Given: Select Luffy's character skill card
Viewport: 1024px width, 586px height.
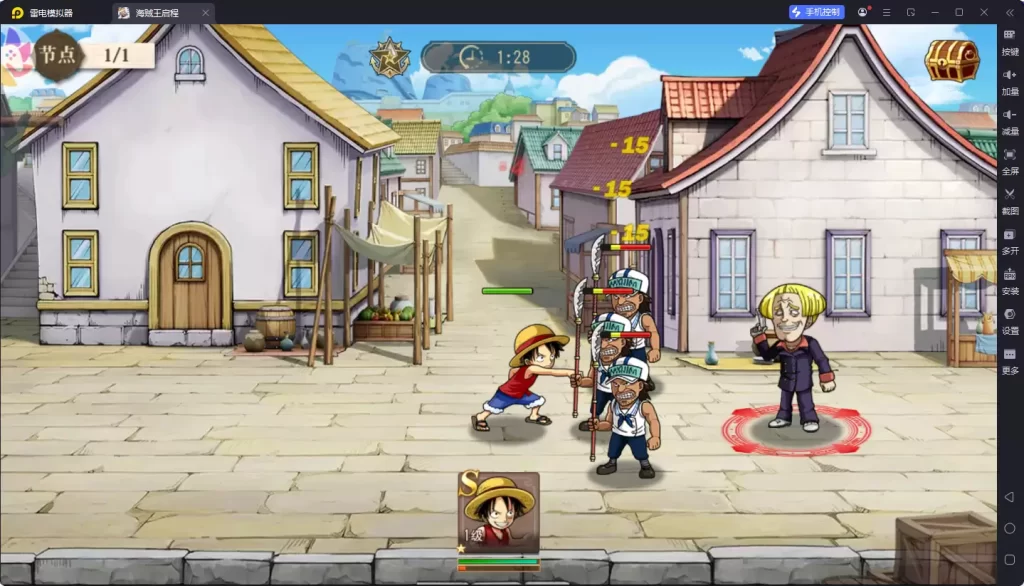Looking at the screenshot, I should (499, 514).
